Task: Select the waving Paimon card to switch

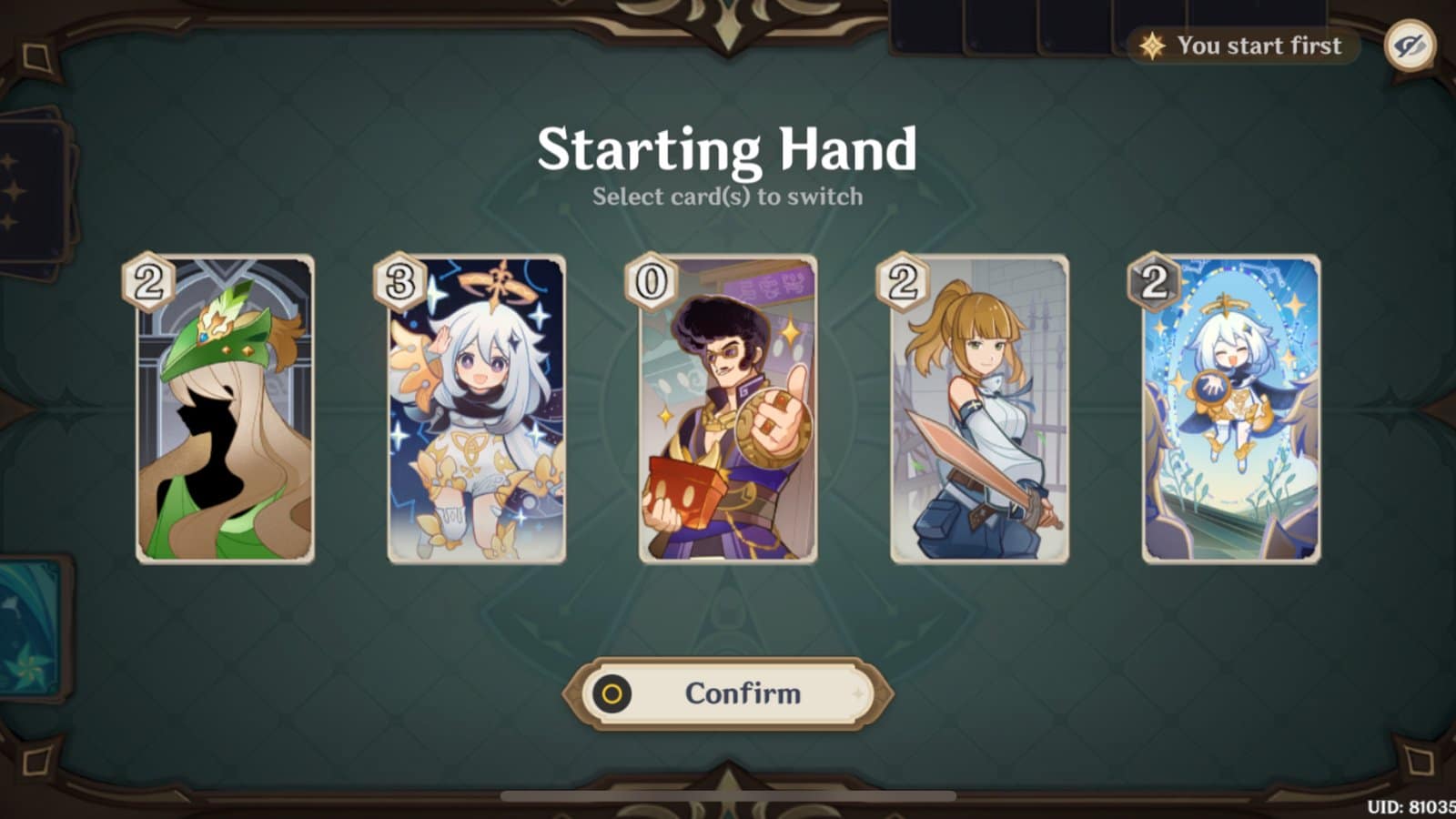Action: (x=473, y=409)
